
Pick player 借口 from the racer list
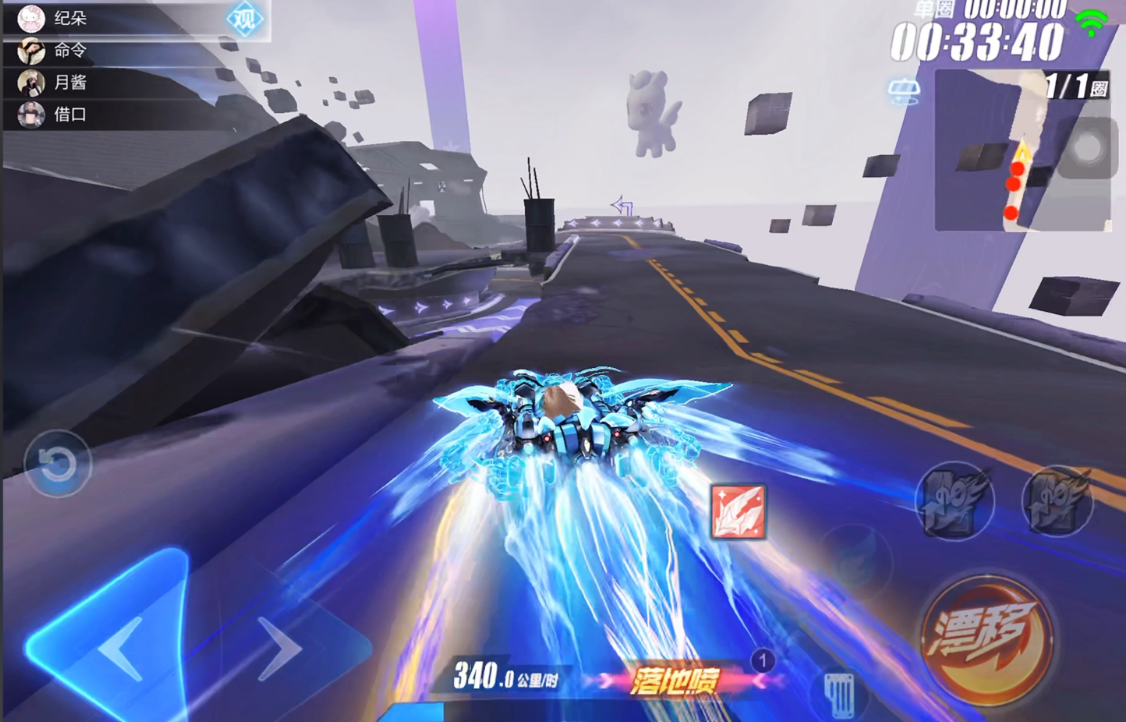pyautogui.click(x=70, y=114)
